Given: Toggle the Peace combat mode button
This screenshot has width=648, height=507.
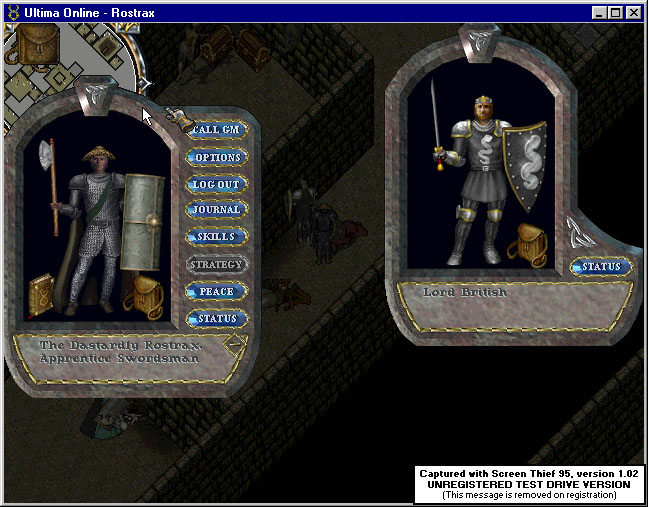Looking at the screenshot, I should tap(216, 291).
